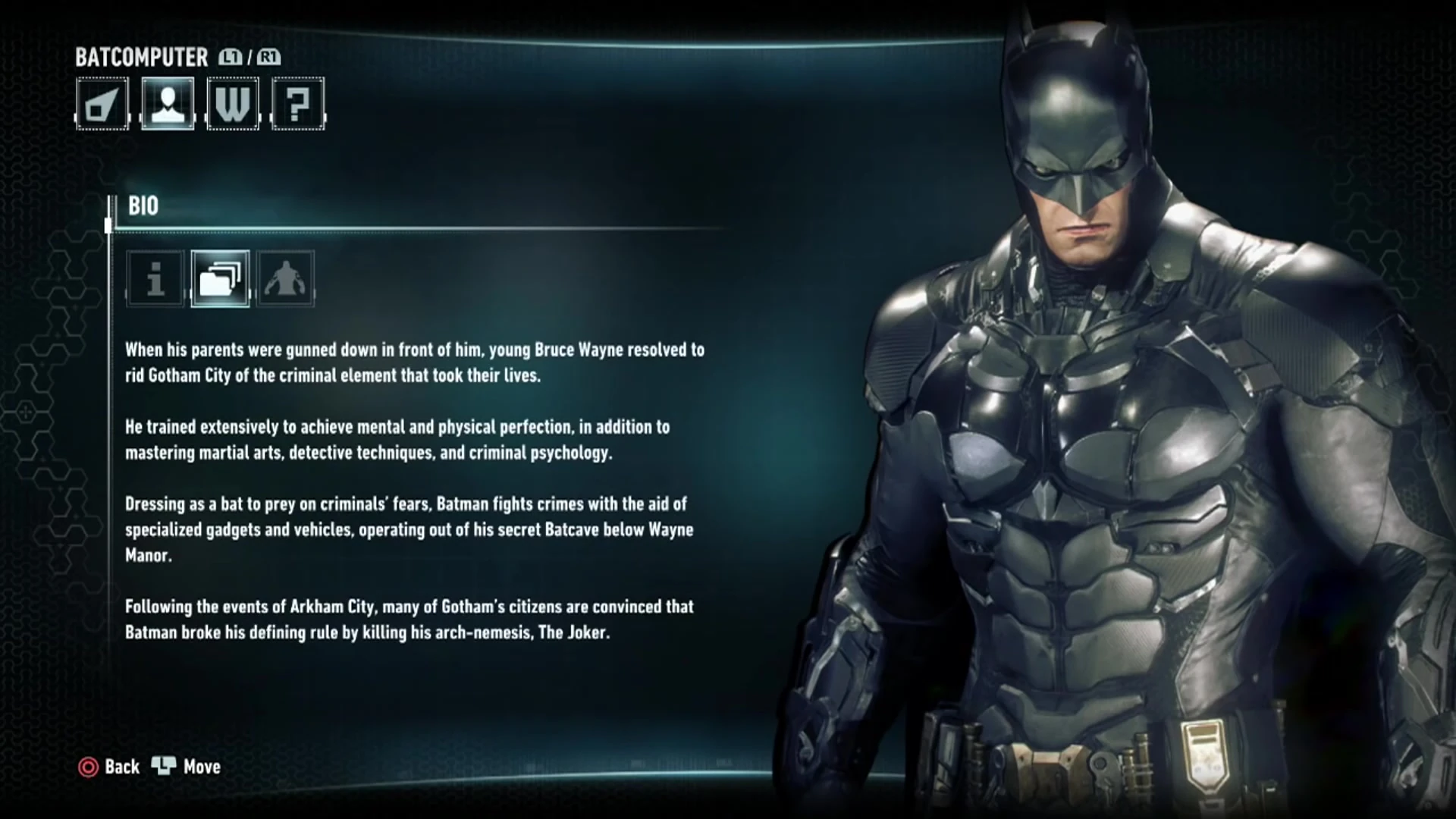Open the question mark mysteries icon

pyautogui.click(x=297, y=105)
